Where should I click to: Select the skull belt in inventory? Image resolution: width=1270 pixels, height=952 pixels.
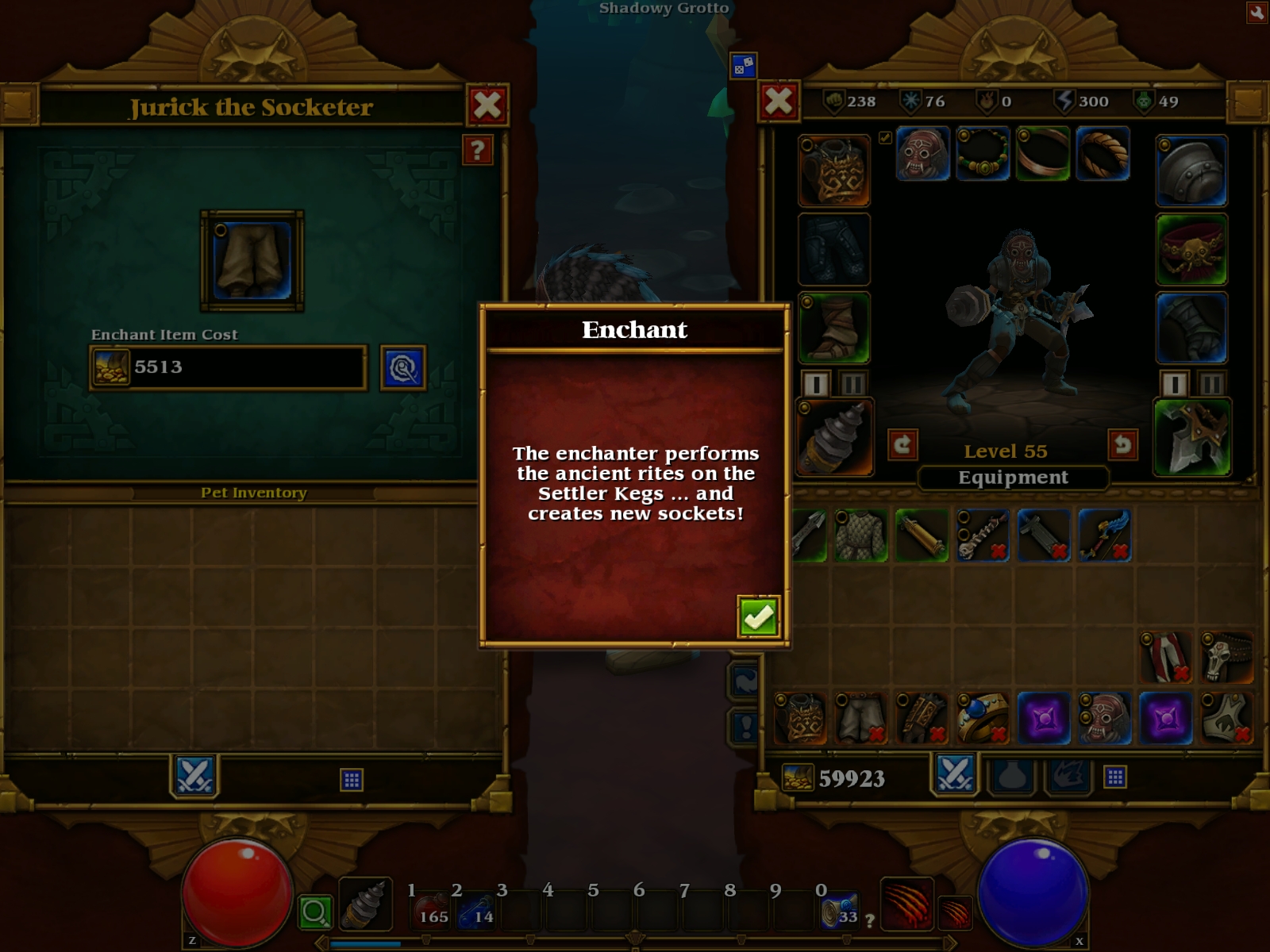pyautogui.click(x=1226, y=657)
